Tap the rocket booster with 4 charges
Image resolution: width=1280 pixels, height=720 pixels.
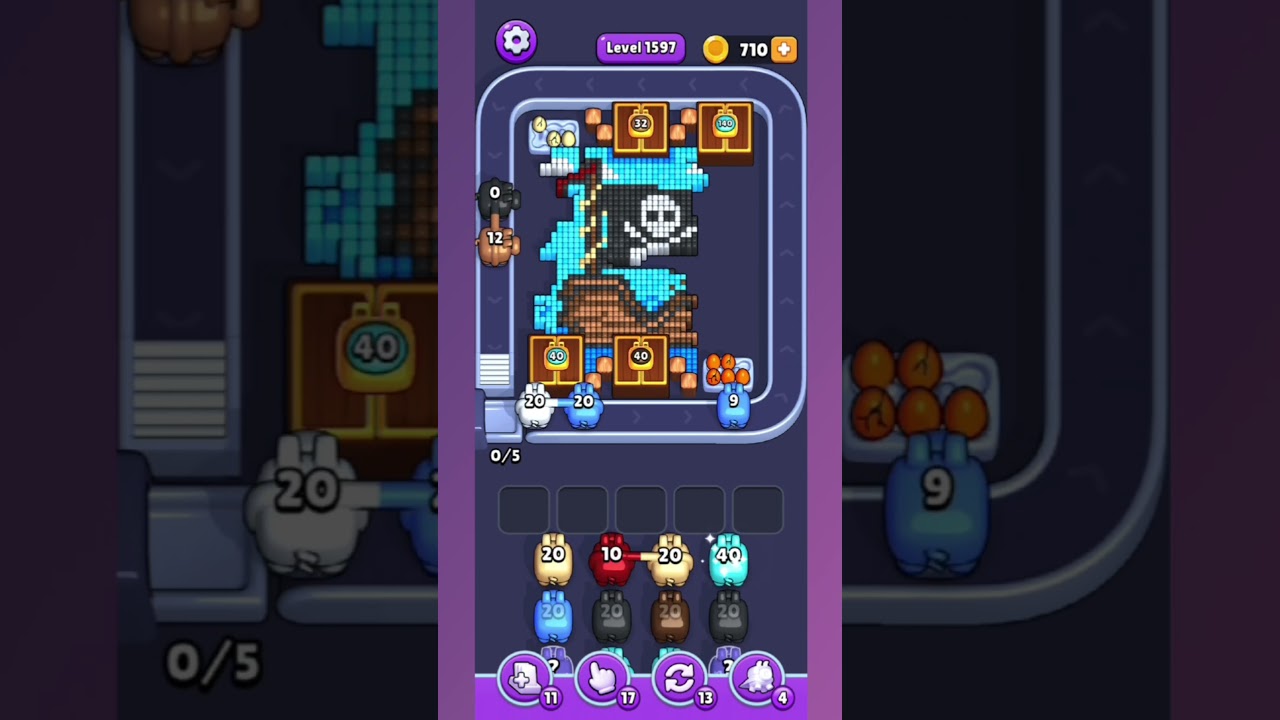(757, 679)
